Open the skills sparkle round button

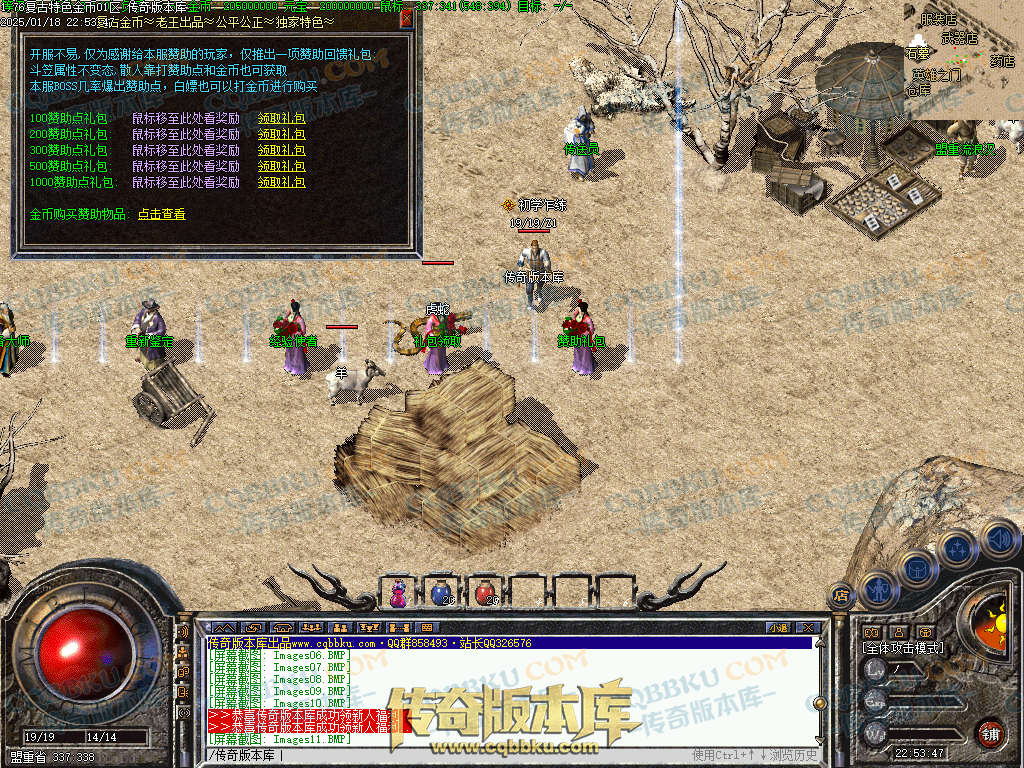[957, 548]
